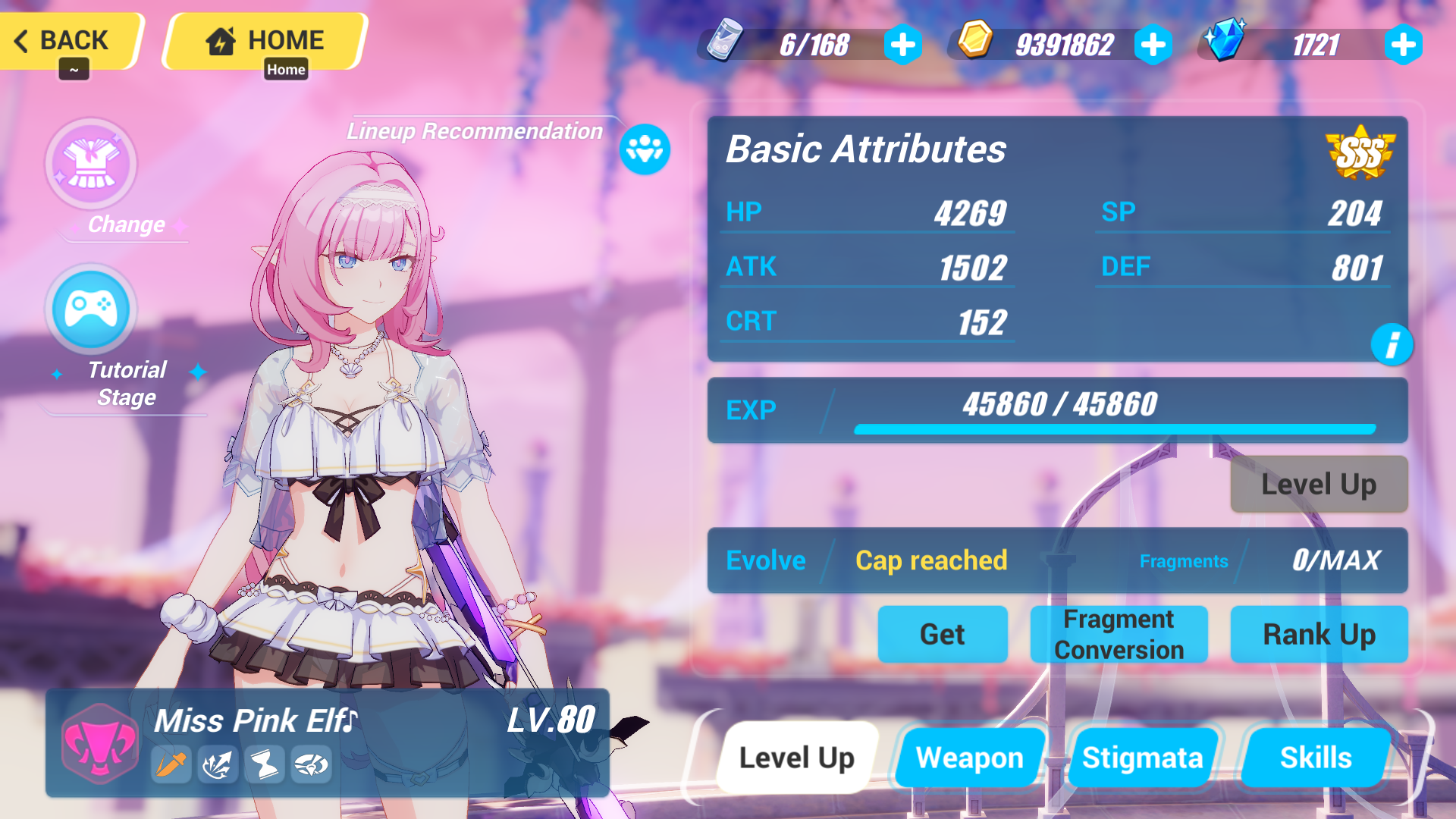Viewport: 1456px width, 819px height.
Task: Open the Lineup Recommendation
Action: [x=644, y=151]
